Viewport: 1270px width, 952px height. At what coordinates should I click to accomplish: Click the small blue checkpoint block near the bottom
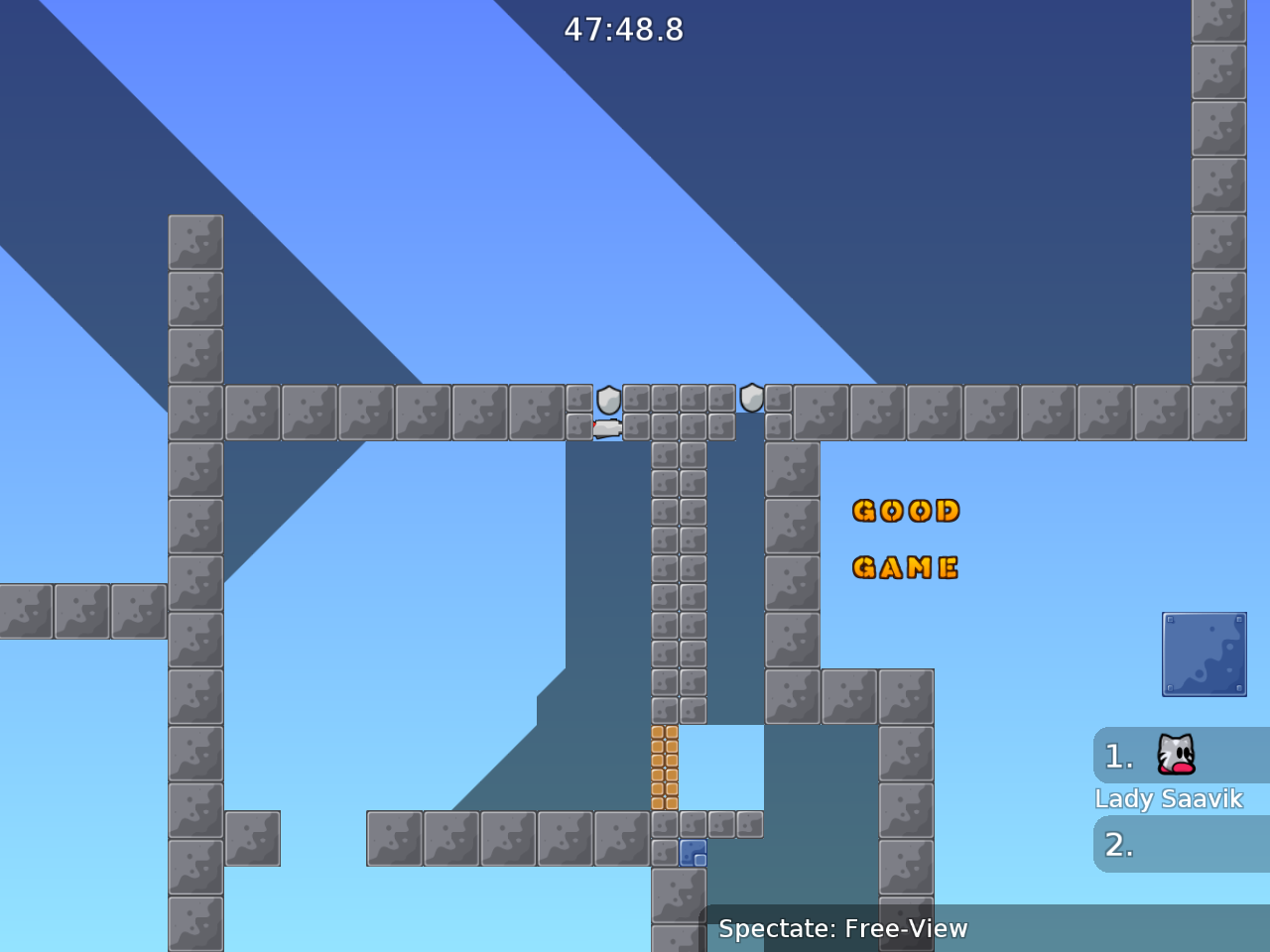[x=693, y=851]
